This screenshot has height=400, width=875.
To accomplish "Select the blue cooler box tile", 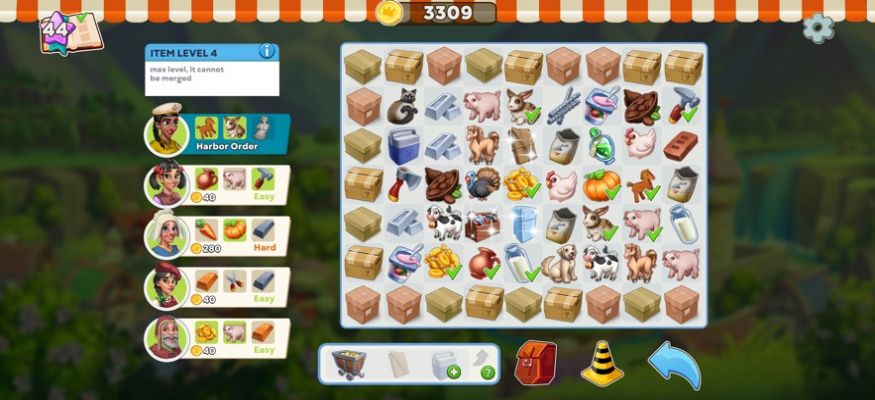I will coord(403,145).
